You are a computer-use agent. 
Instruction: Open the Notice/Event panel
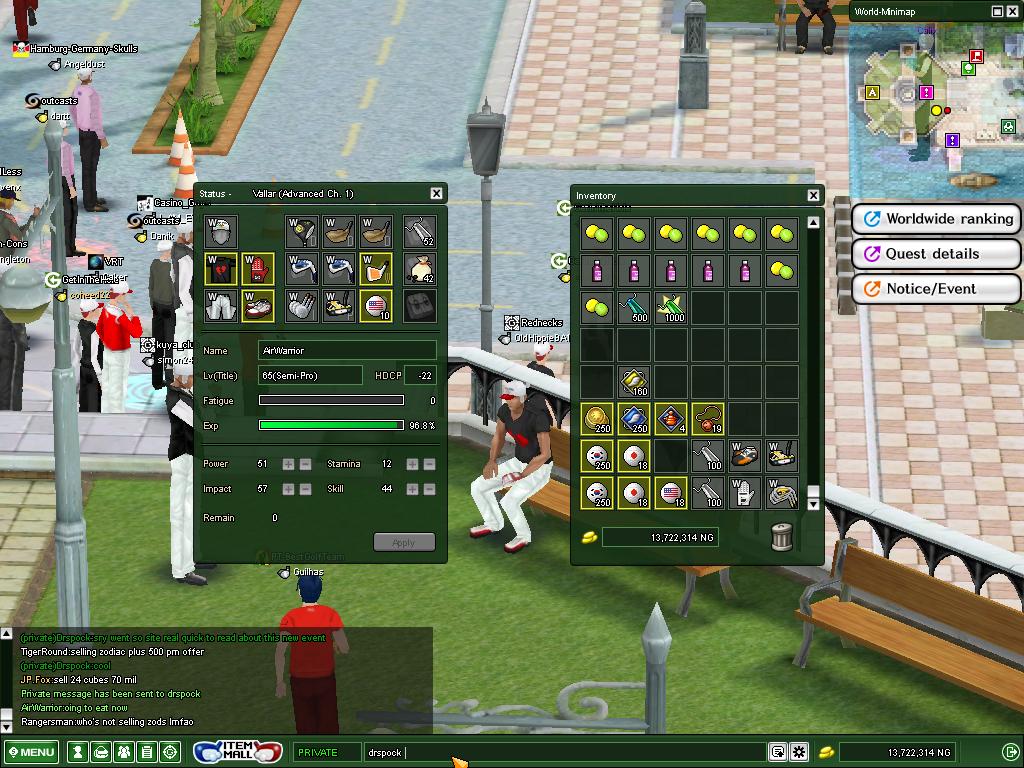[936, 289]
